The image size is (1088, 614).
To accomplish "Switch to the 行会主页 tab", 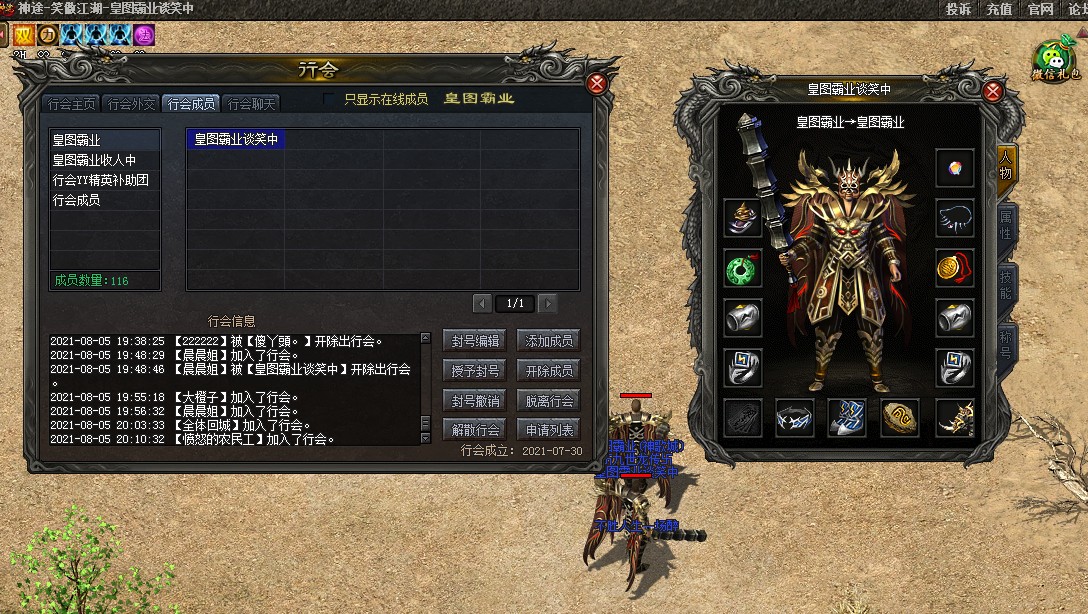I will click(72, 103).
